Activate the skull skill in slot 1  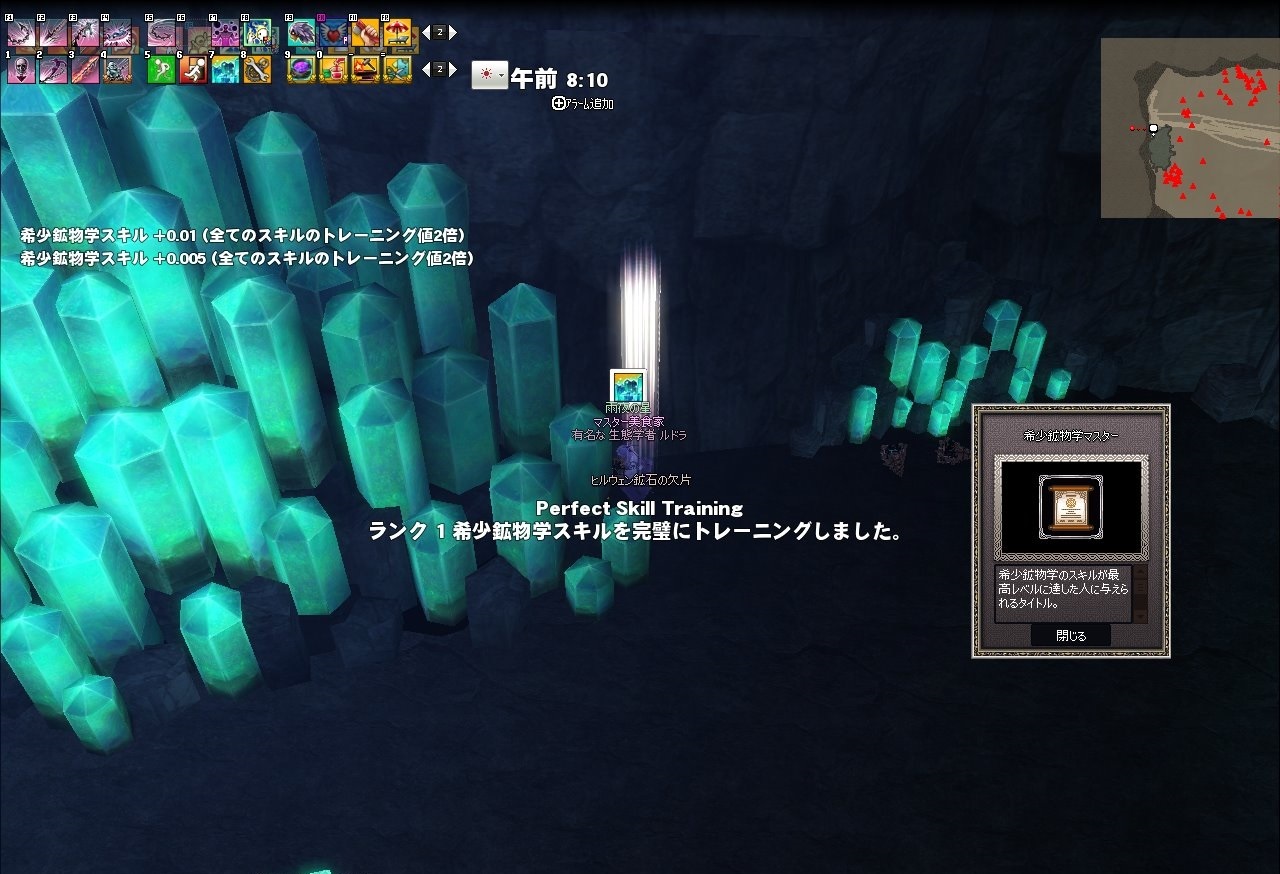point(21,69)
